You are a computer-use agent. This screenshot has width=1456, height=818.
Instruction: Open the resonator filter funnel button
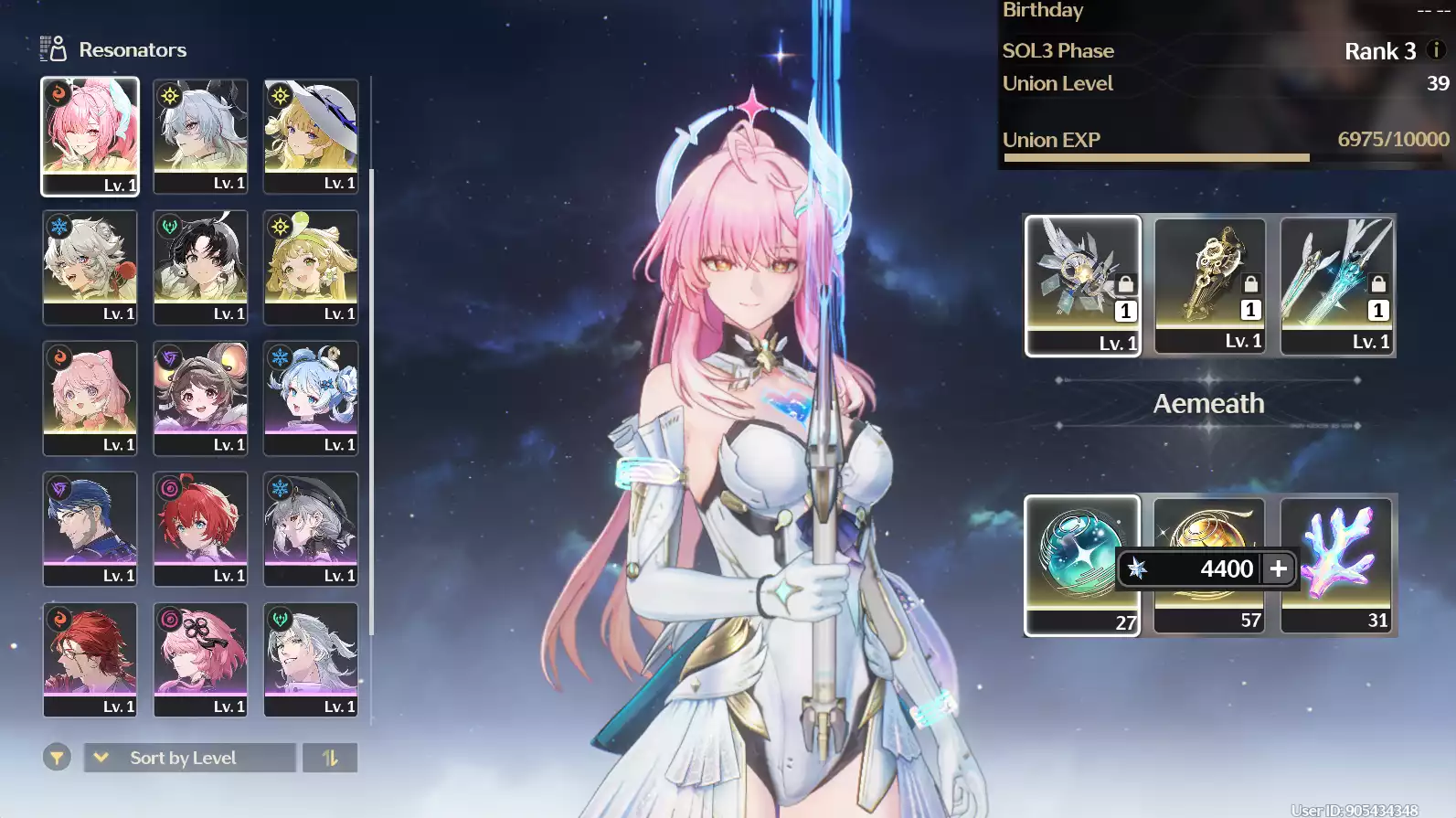tap(57, 758)
